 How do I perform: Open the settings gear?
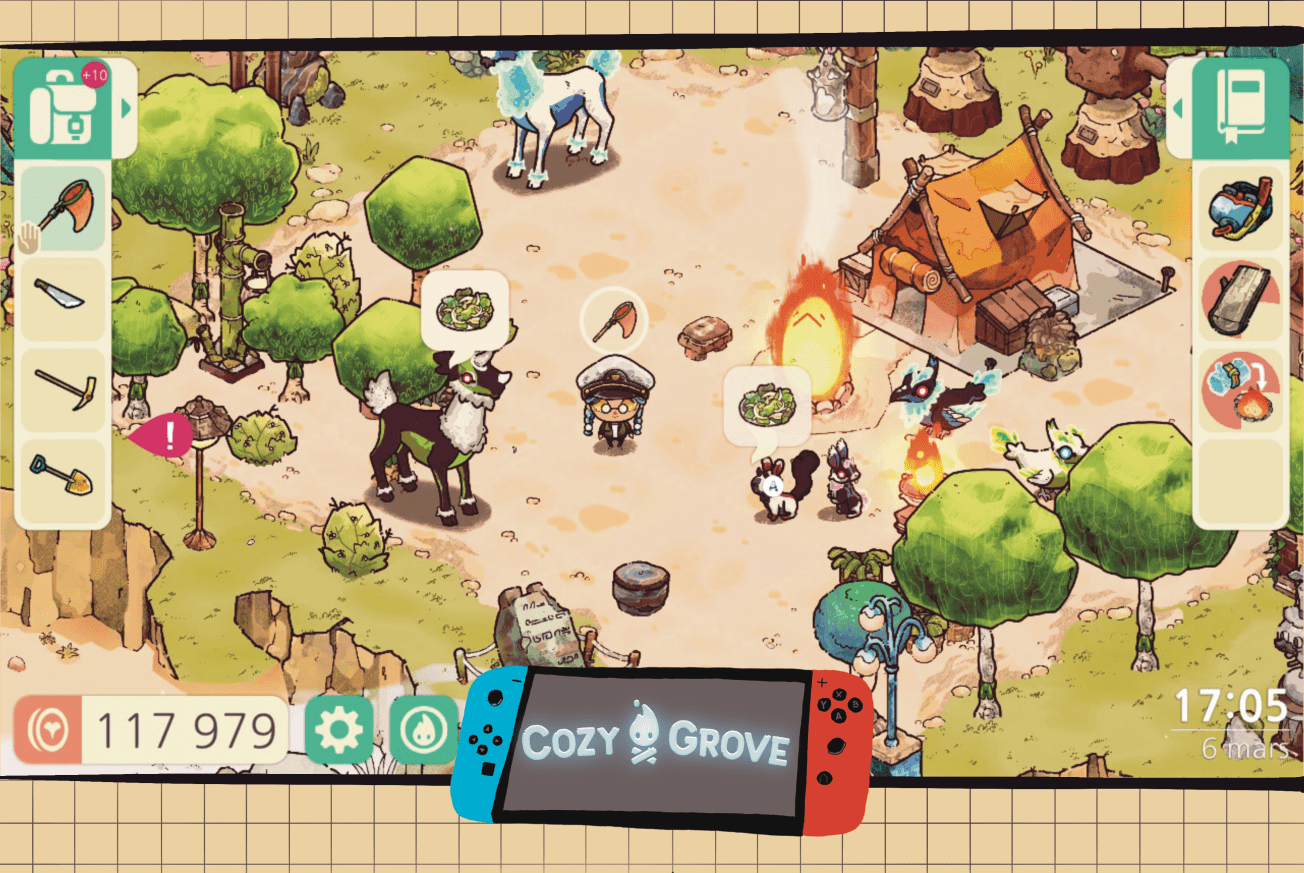pyautogui.click(x=340, y=731)
